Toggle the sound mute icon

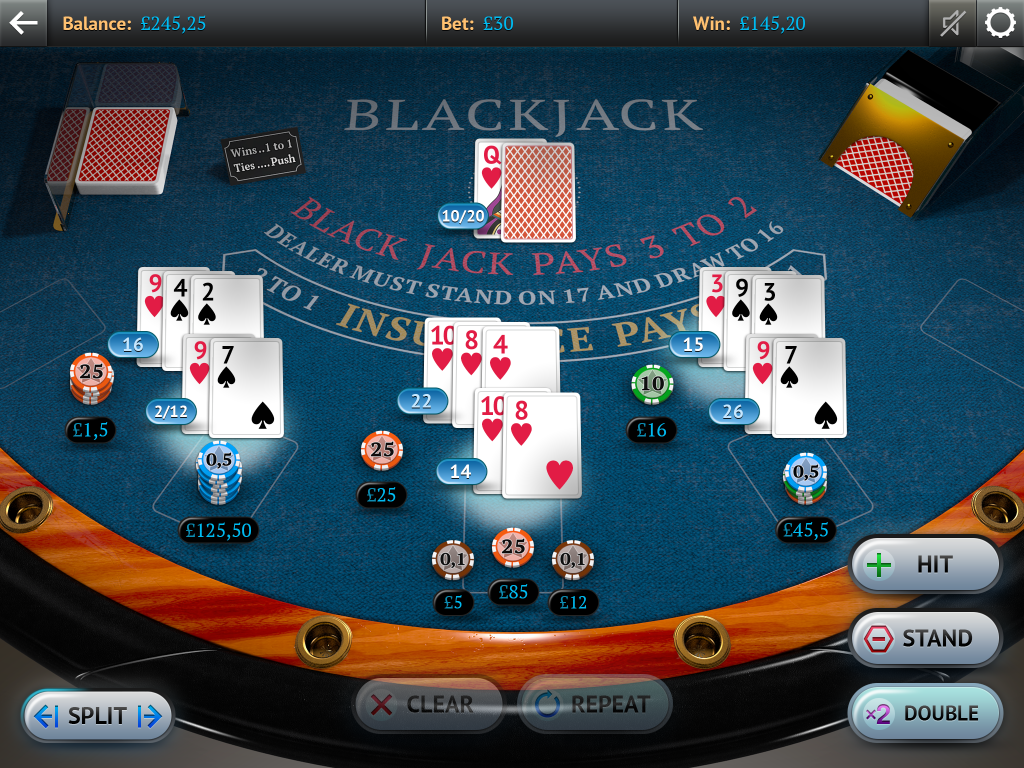tap(950, 23)
